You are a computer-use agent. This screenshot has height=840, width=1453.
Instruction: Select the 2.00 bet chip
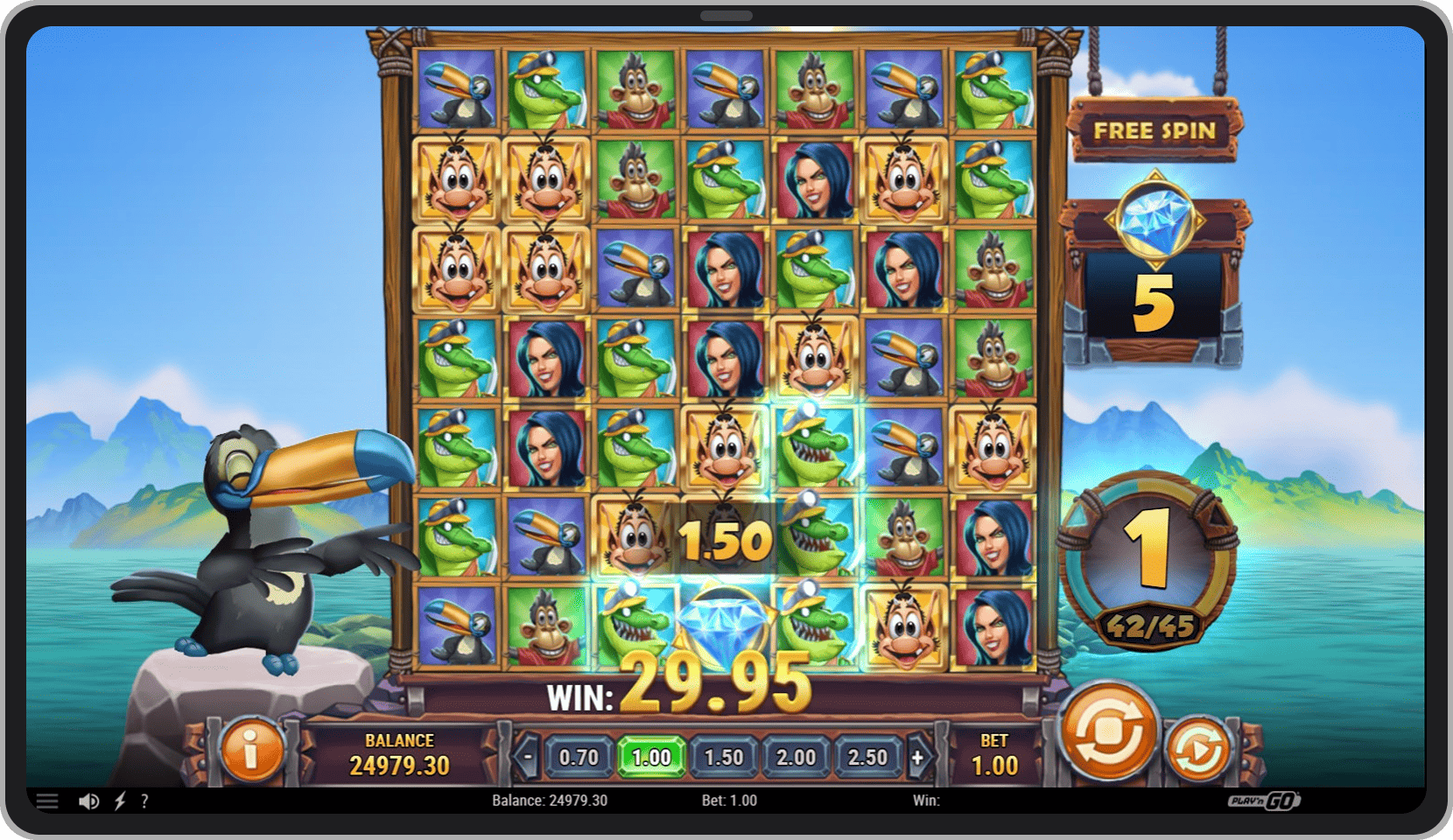point(796,758)
